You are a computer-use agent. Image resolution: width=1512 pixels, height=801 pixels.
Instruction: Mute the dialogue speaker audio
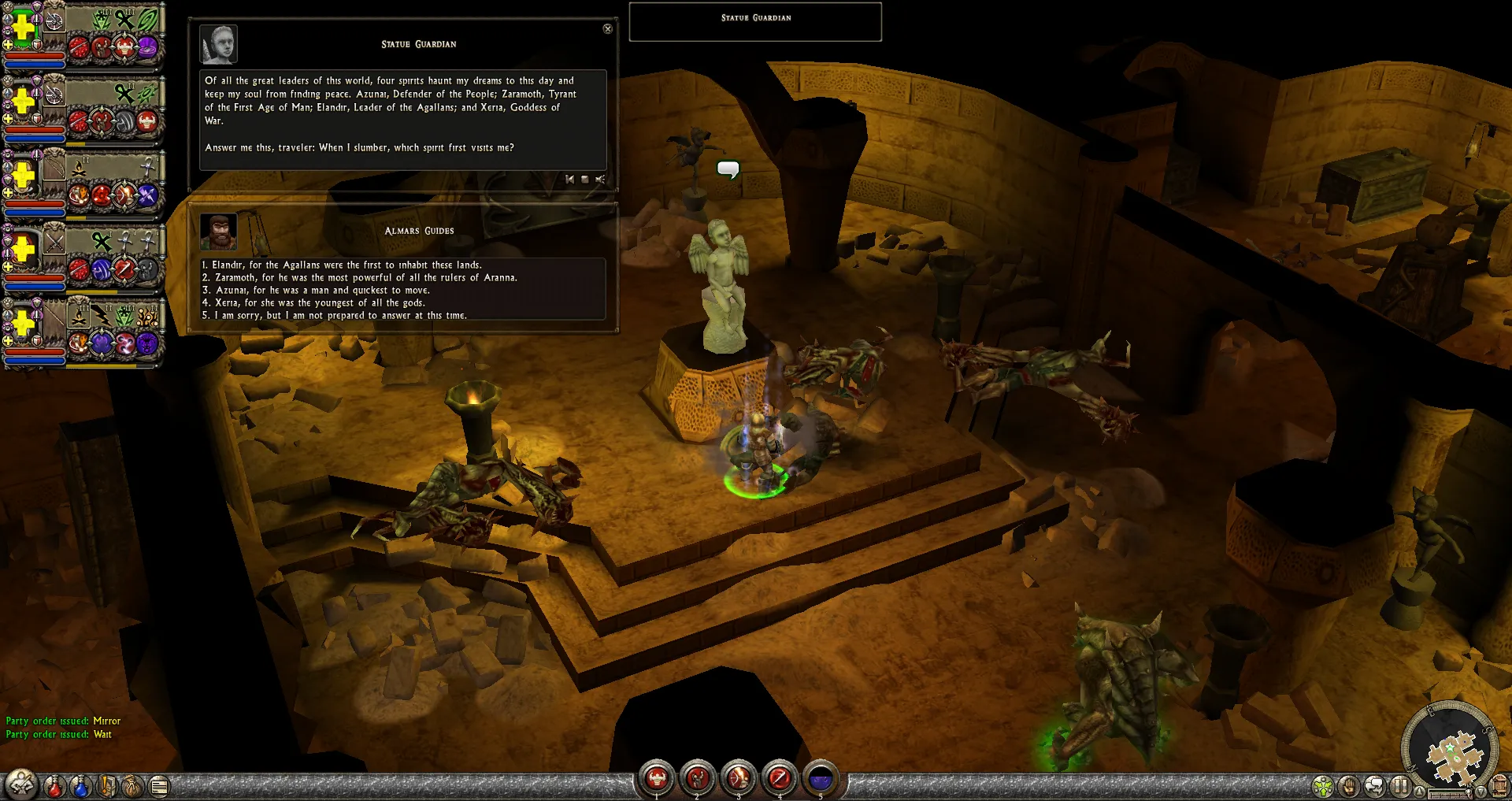tap(600, 180)
